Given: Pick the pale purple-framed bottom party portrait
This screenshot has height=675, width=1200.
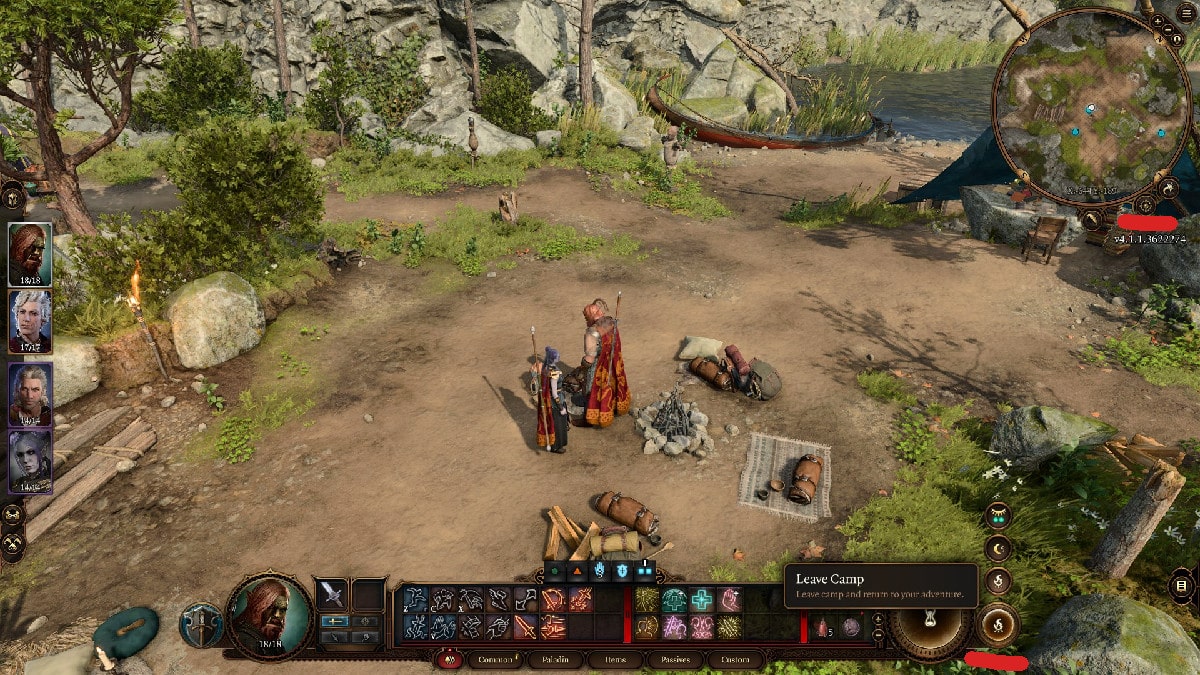Looking at the screenshot, I should 30,460.
